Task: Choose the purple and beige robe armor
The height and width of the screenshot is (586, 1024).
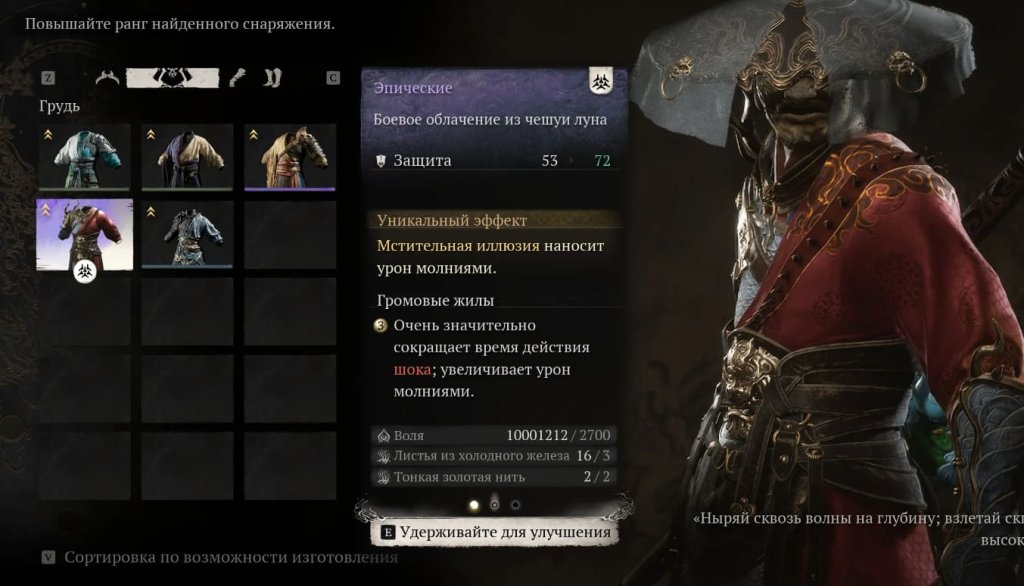Action: tap(187, 157)
